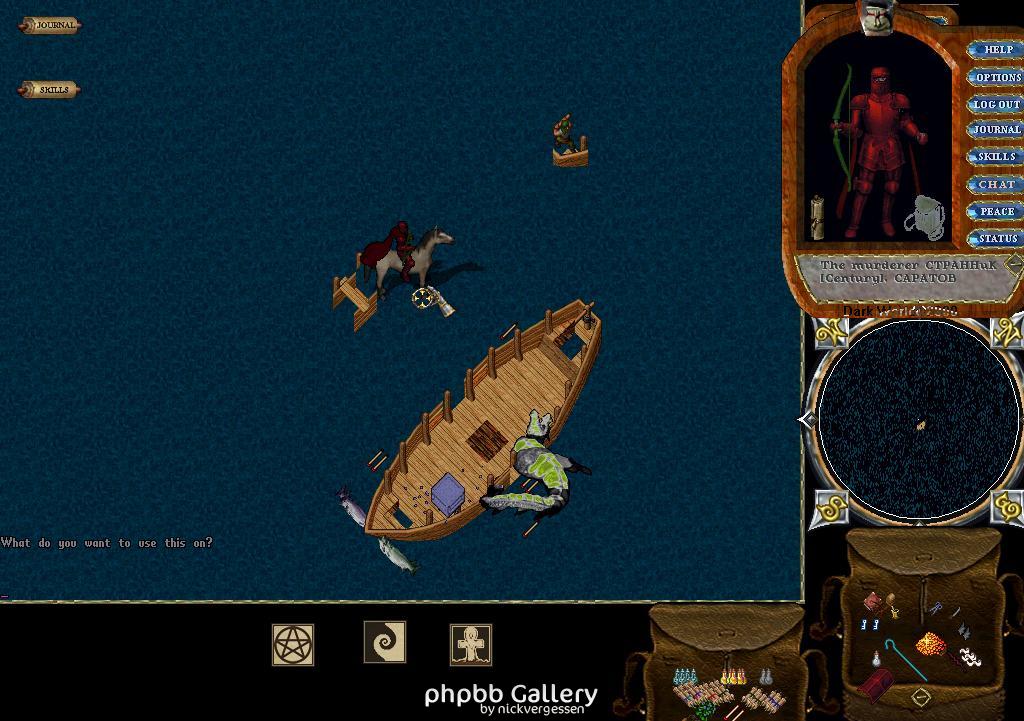The width and height of the screenshot is (1024, 721).
Task: Open the Options menu
Action: pos(997,77)
